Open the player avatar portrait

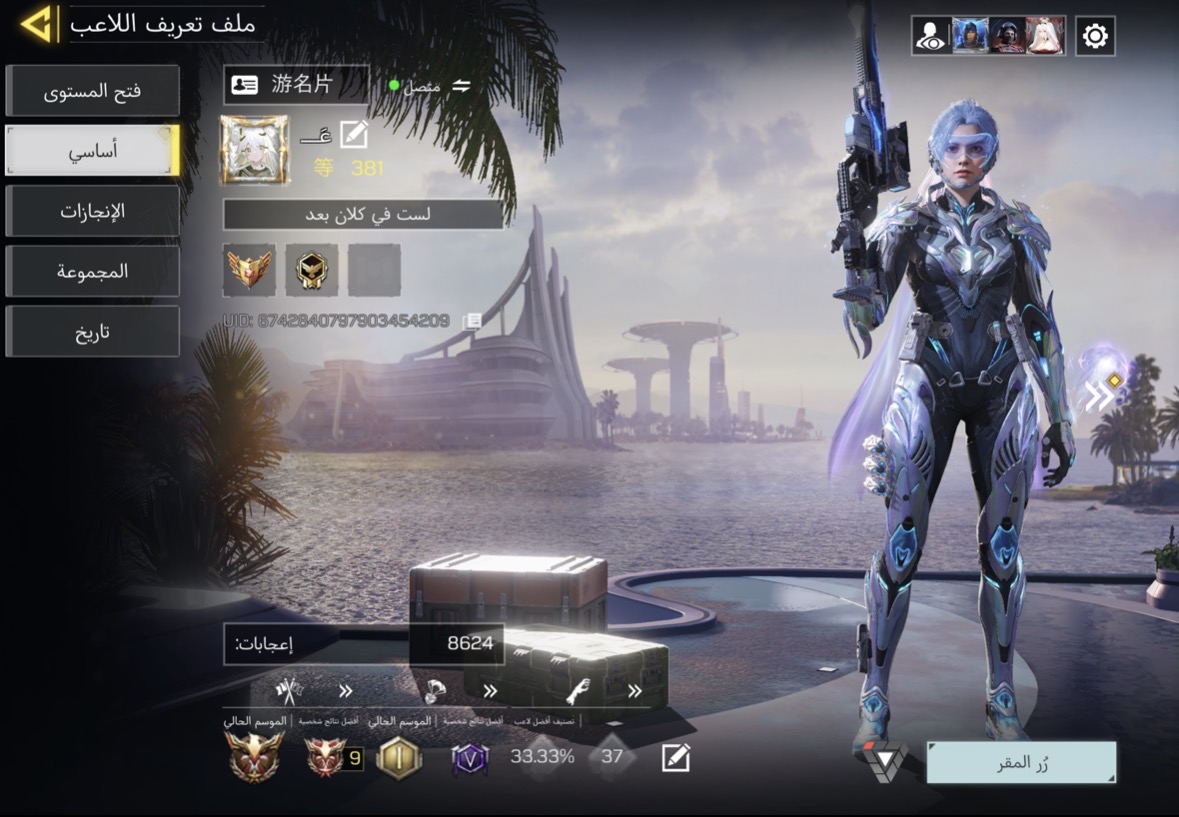tap(255, 150)
